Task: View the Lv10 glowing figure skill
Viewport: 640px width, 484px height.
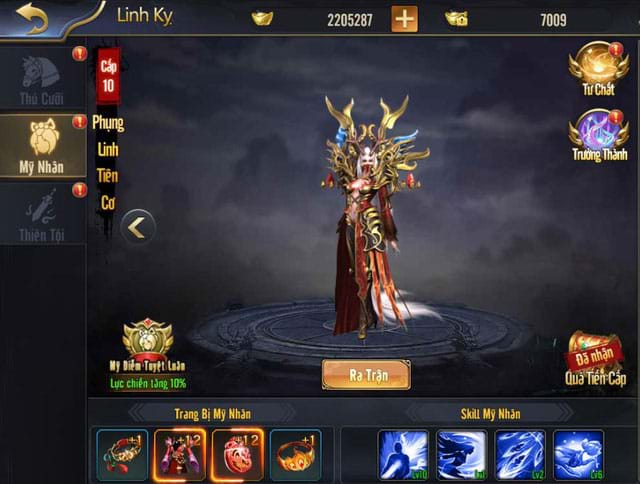Action: click(x=404, y=455)
